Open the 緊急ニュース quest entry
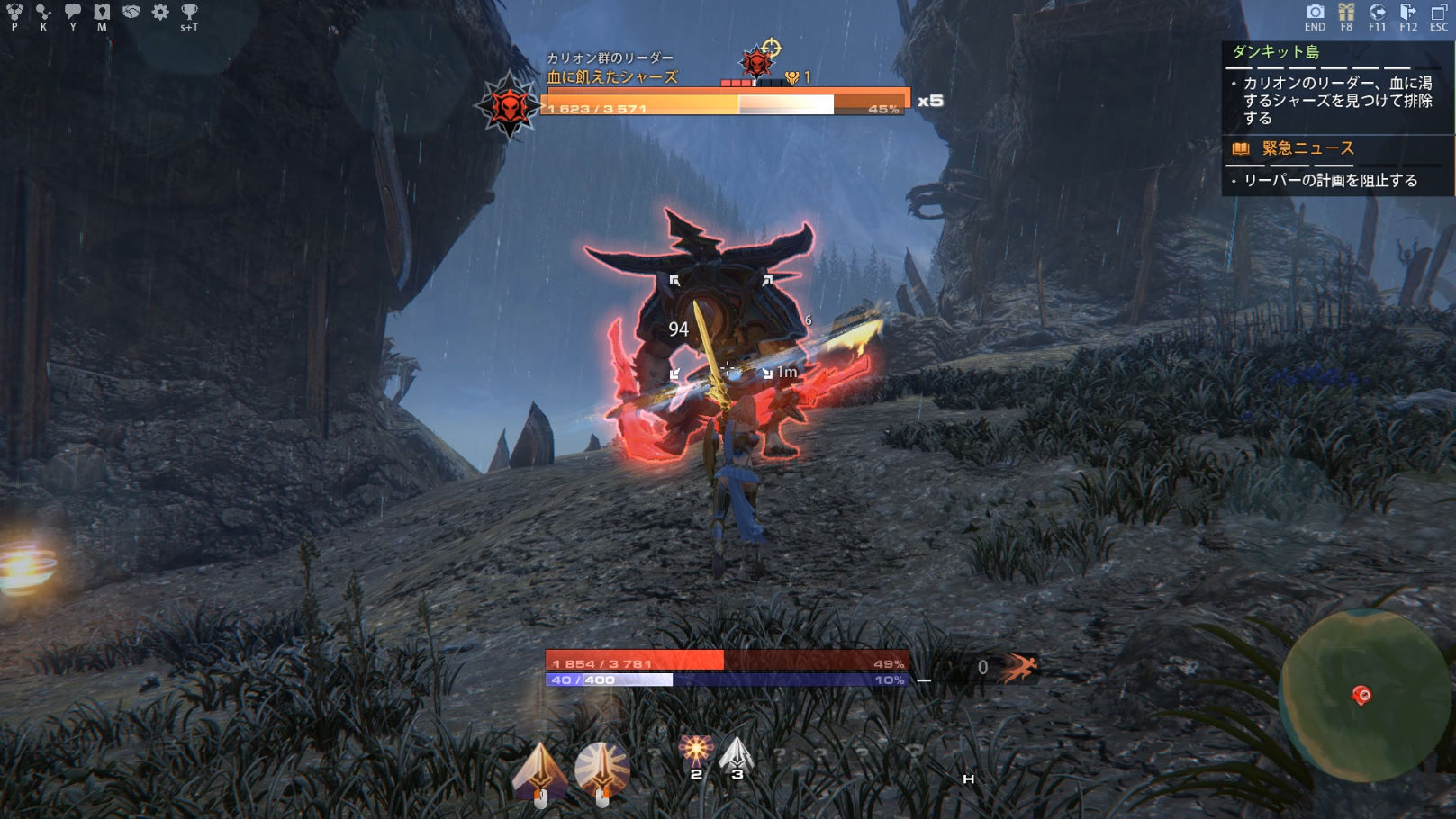The width and height of the screenshot is (1456, 819). click(1307, 148)
